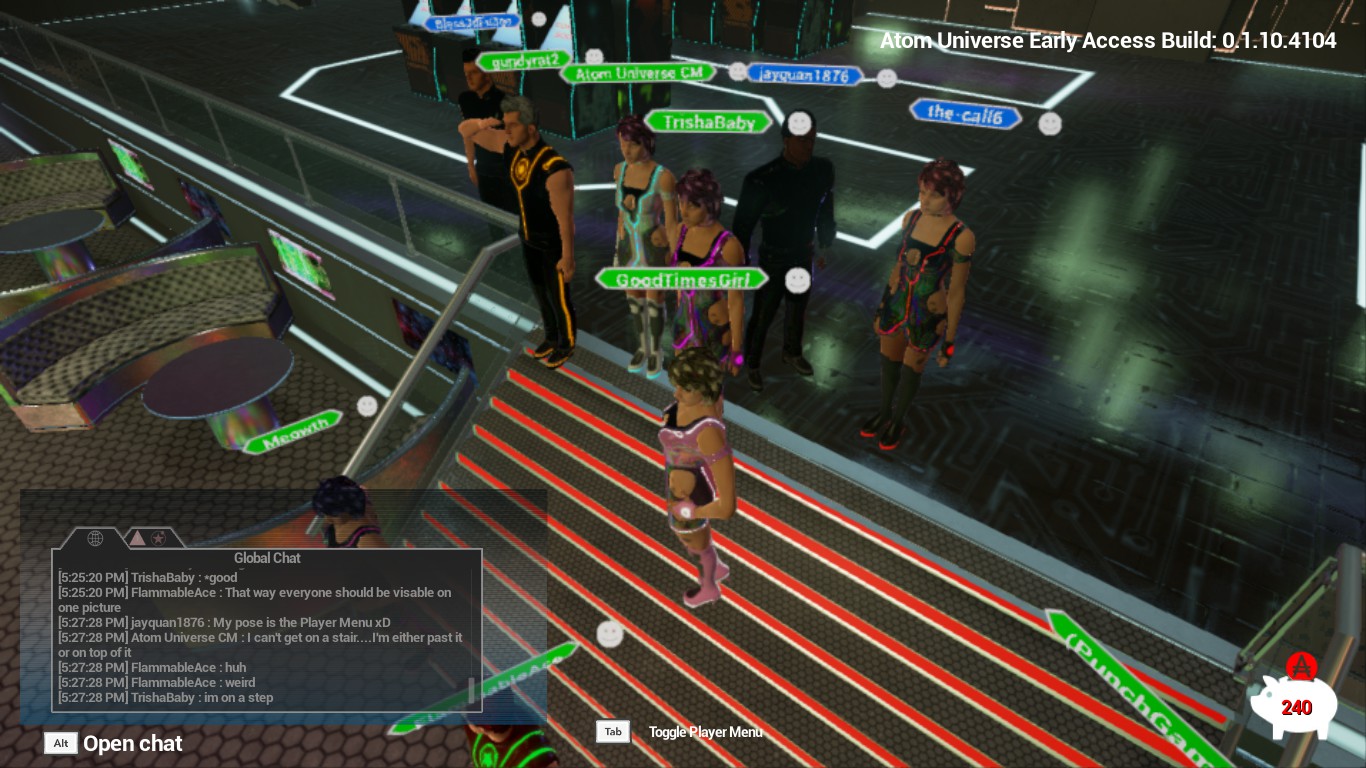Click the Global Chat scrollbar handle

472,690
